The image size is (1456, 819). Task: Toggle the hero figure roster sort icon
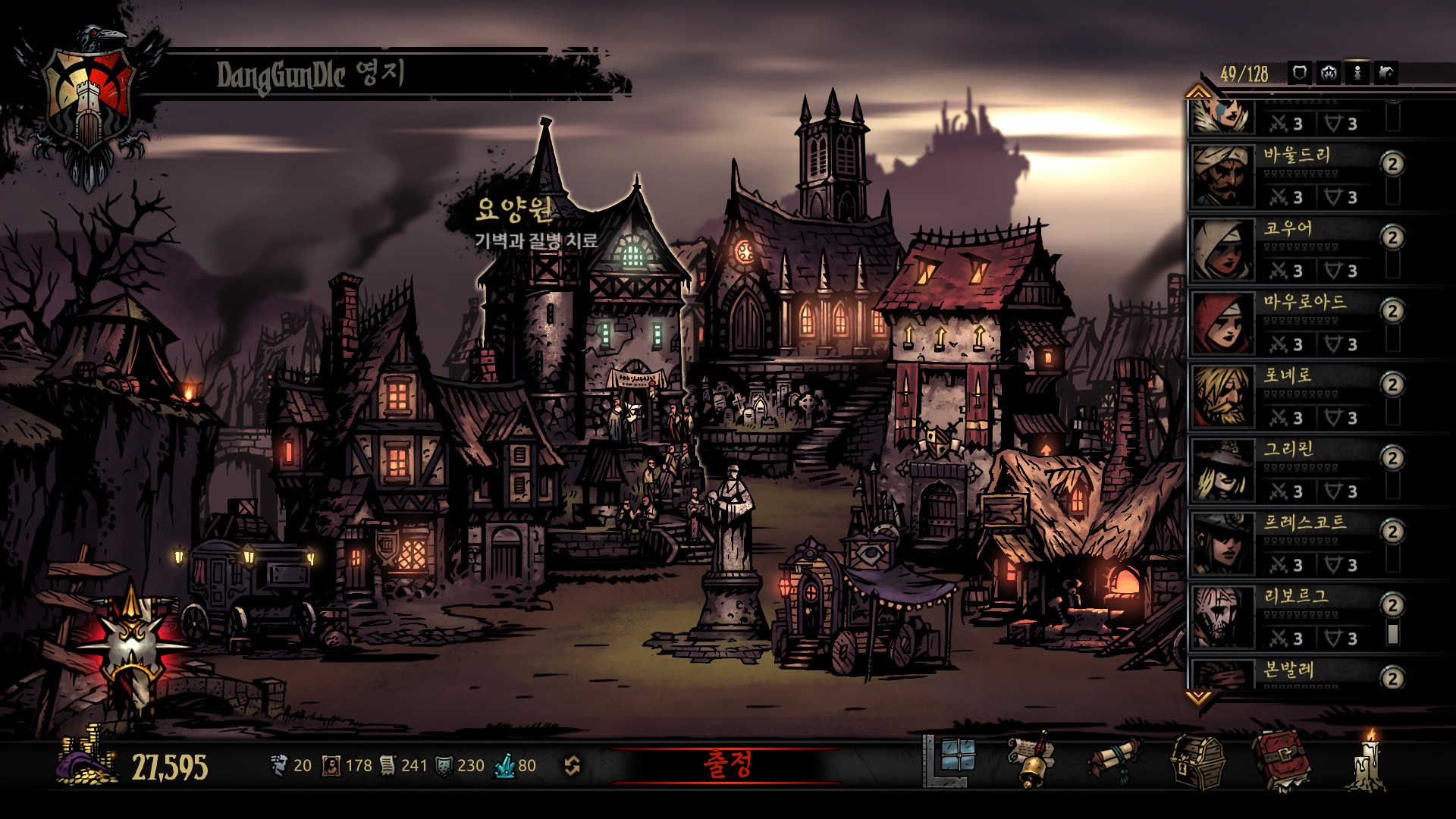(x=1357, y=74)
